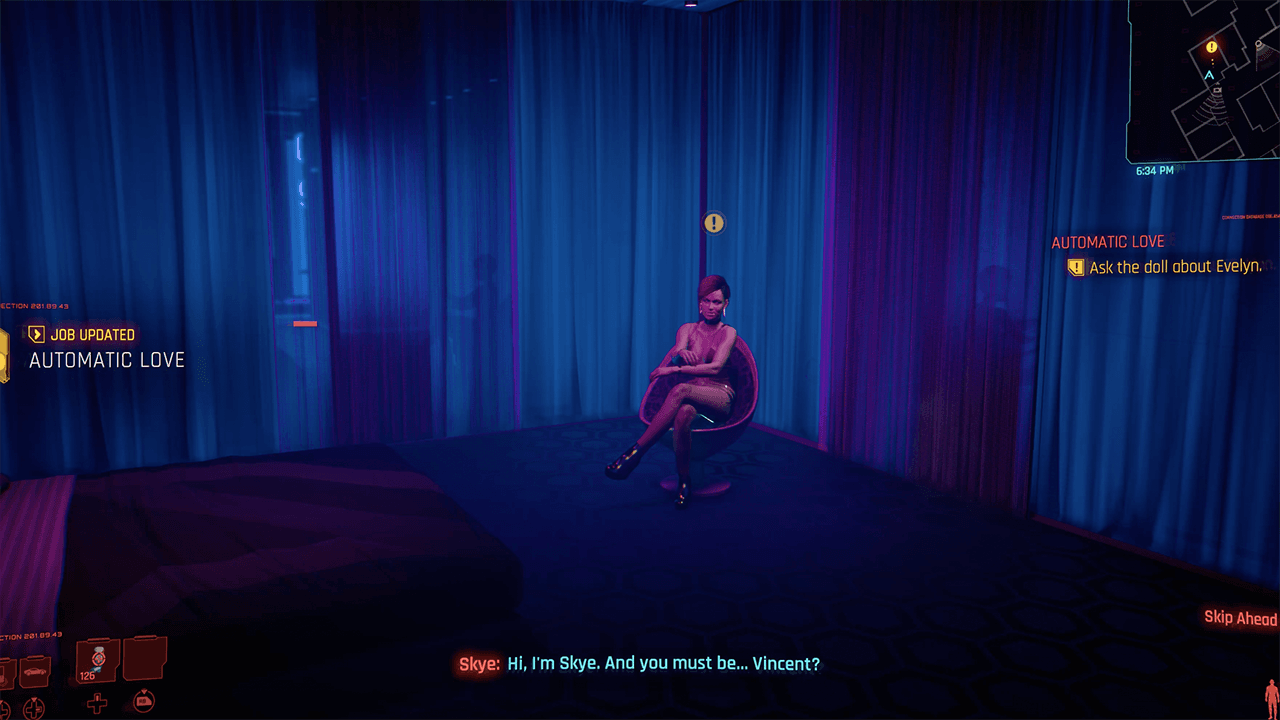This screenshot has height=720, width=1280.
Task: Click the quest marker above Skye's head
Action: (713, 223)
